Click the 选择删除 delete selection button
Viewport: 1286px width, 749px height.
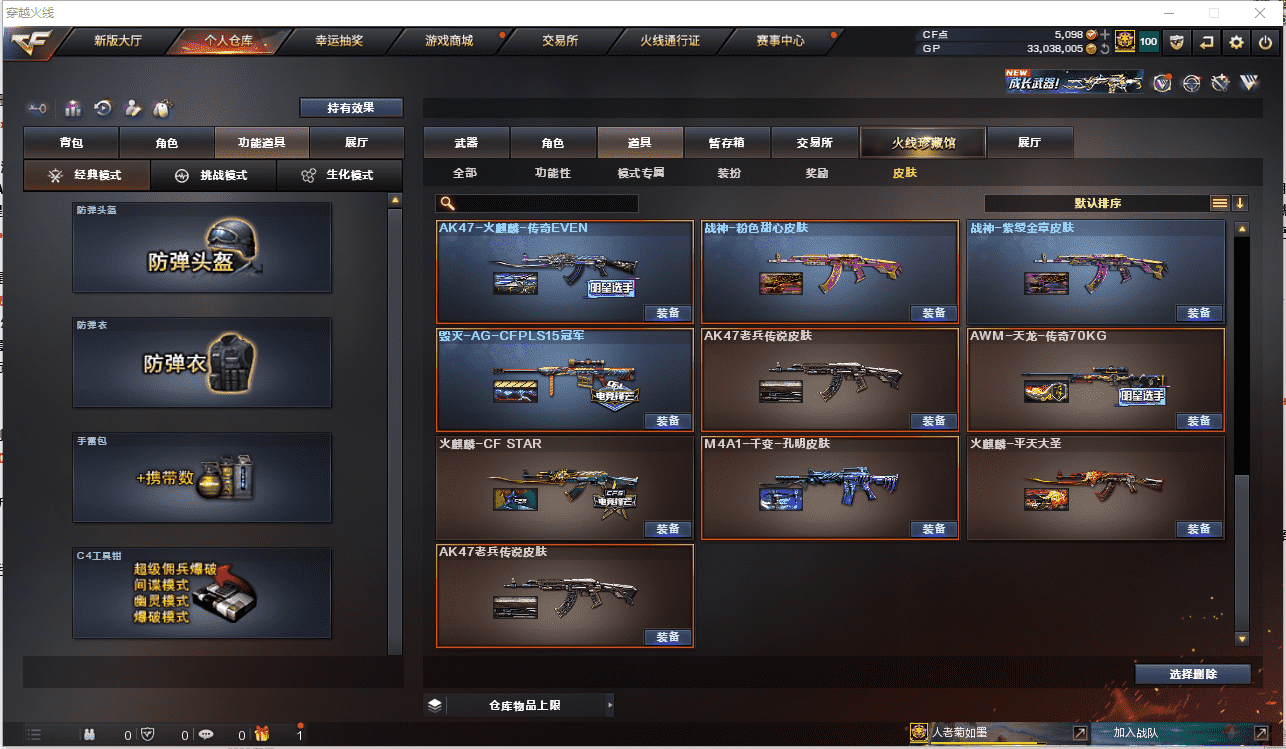[1193, 674]
